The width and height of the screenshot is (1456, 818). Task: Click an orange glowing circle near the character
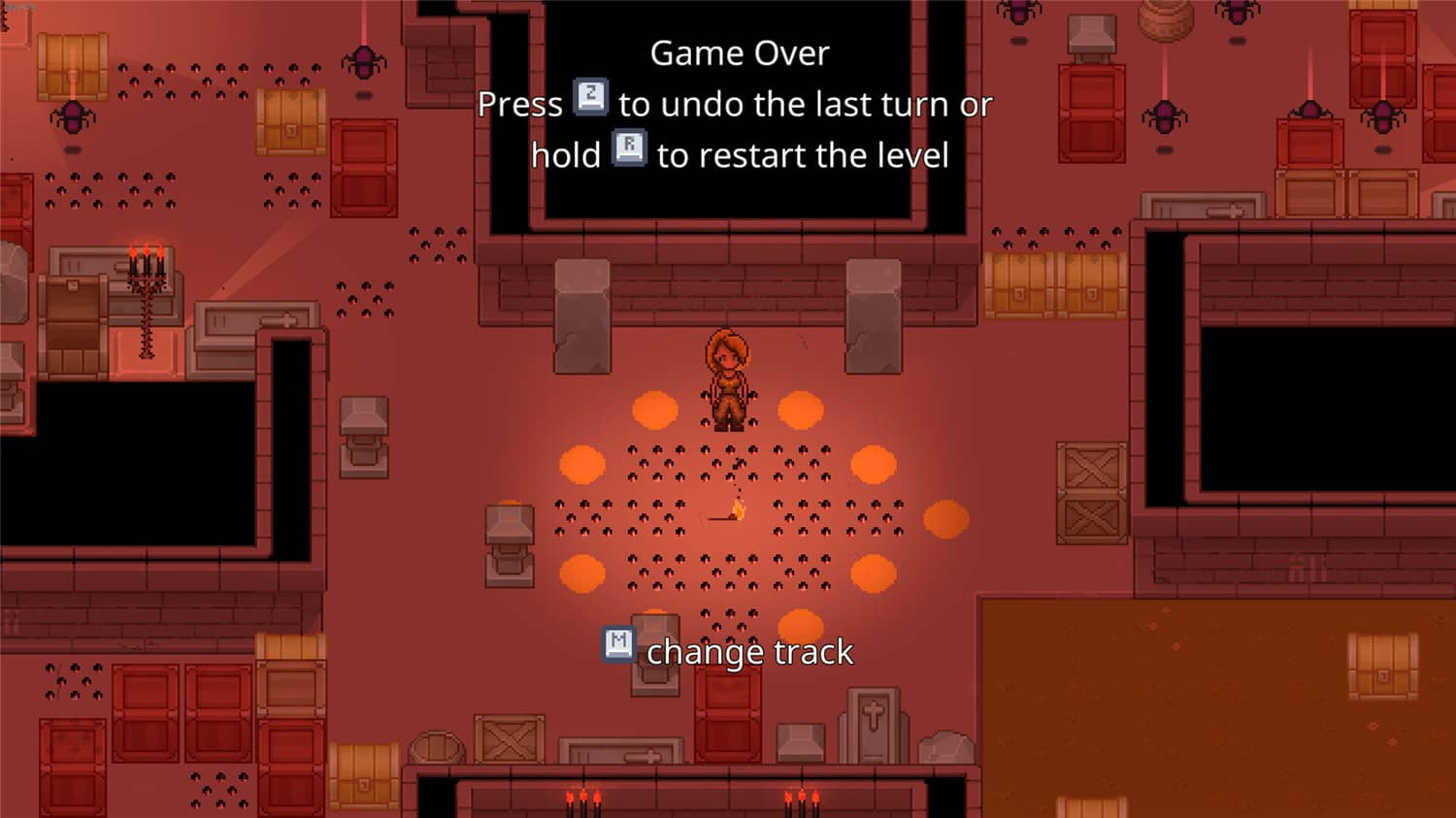coord(656,409)
